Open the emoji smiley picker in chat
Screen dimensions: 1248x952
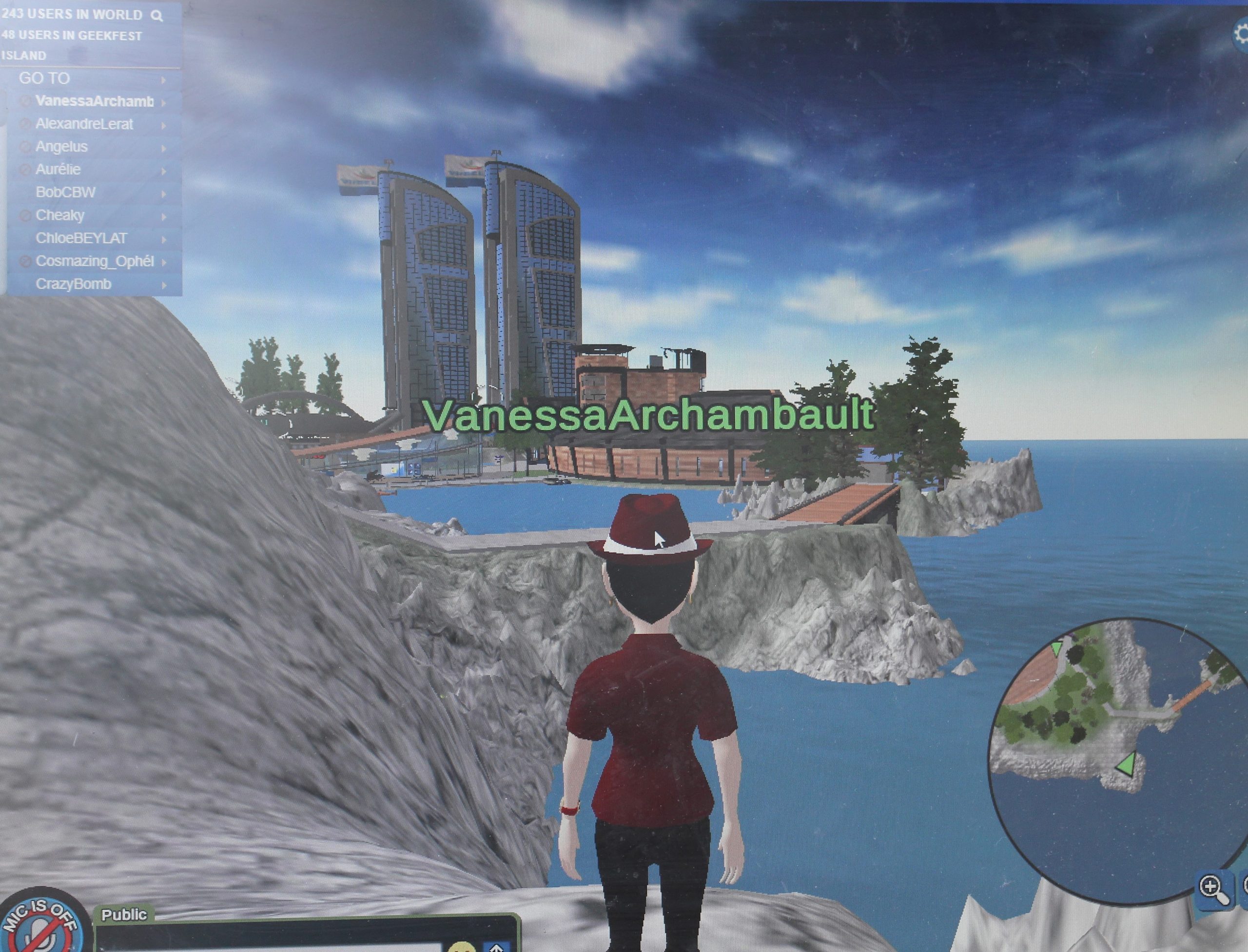click(x=461, y=945)
